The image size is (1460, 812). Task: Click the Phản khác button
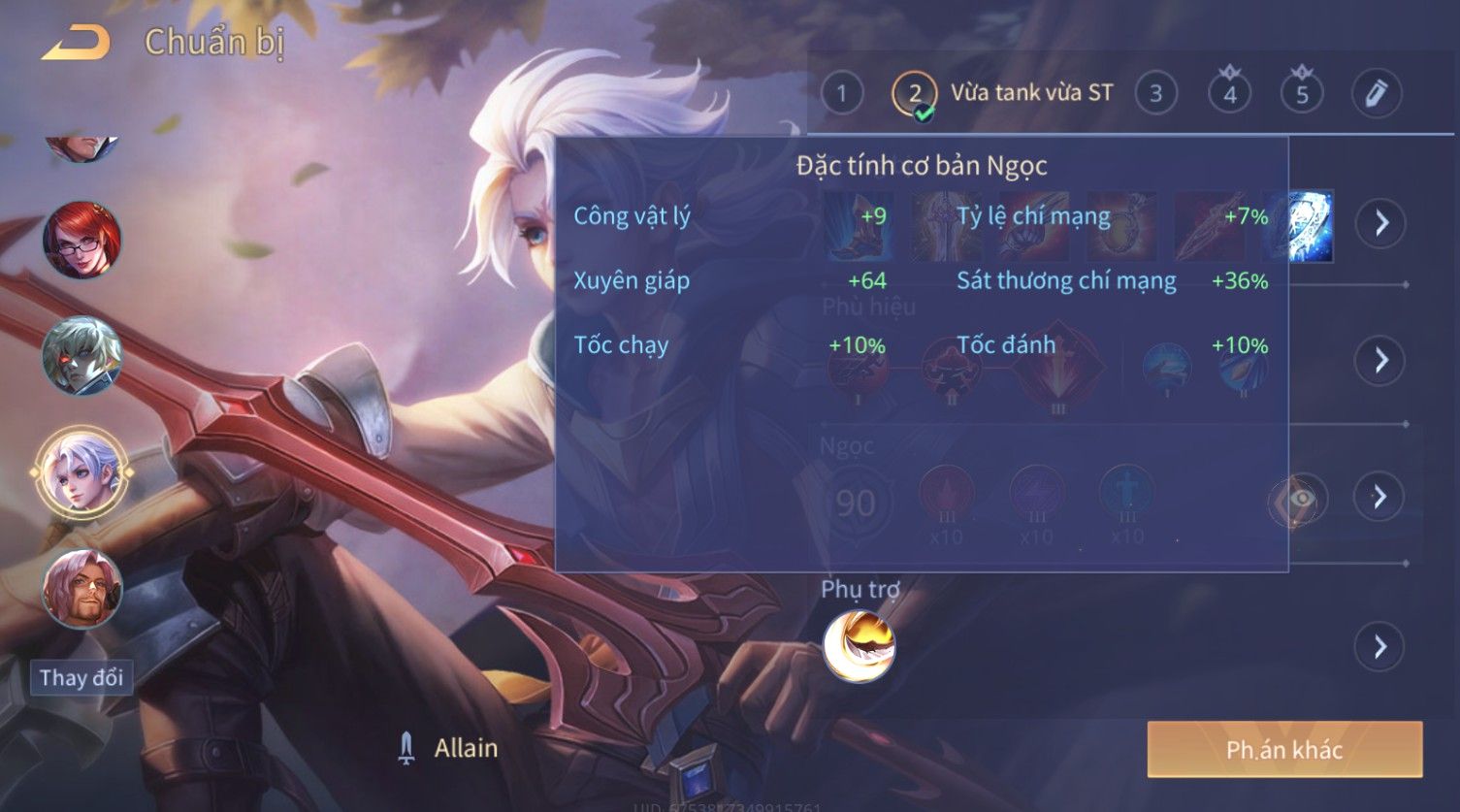click(x=1284, y=749)
